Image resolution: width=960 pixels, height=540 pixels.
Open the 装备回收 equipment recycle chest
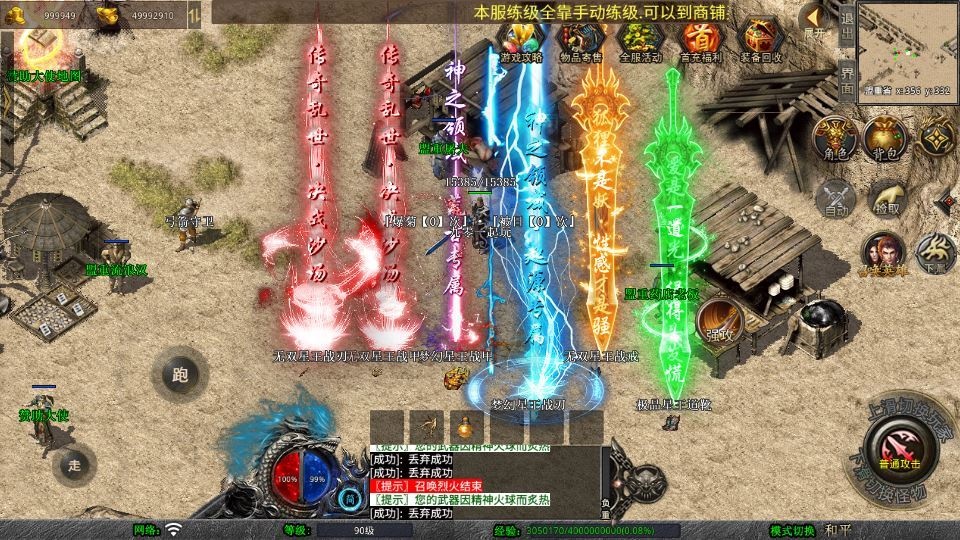point(760,39)
